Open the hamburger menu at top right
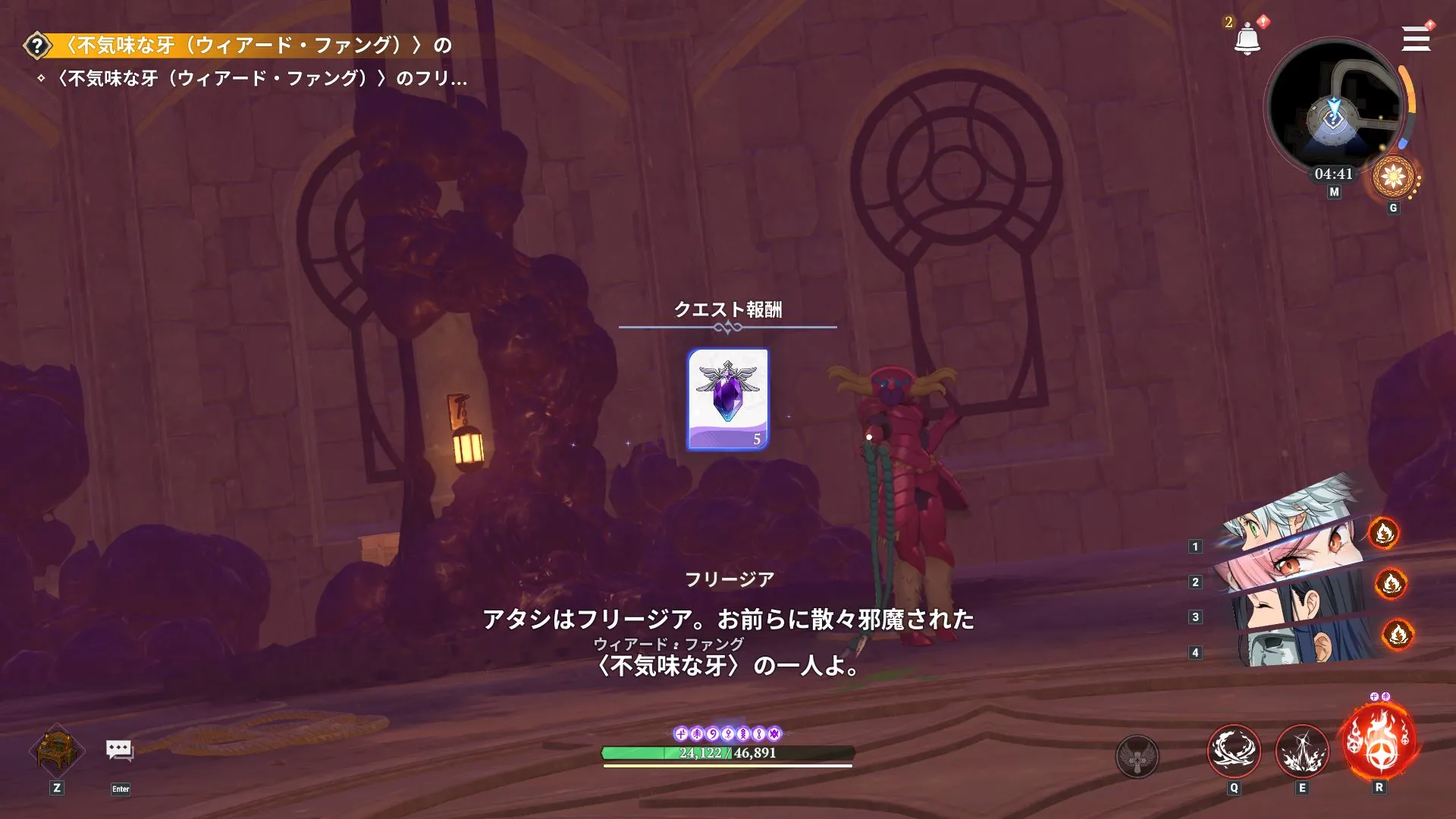Viewport: 1456px width, 819px height. click(1415, 39)
